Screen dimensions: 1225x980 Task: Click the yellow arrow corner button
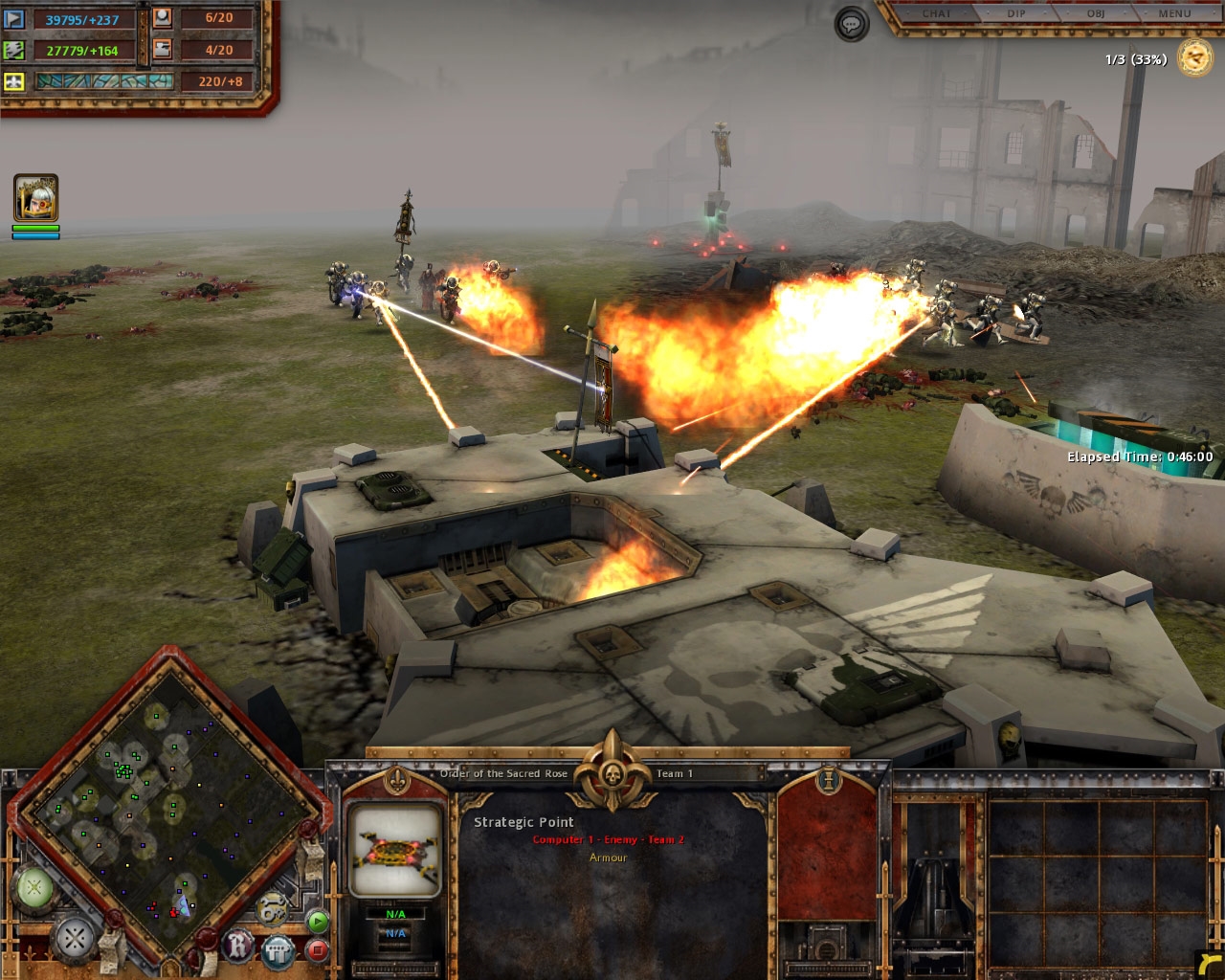click(x=1209, y=965)
